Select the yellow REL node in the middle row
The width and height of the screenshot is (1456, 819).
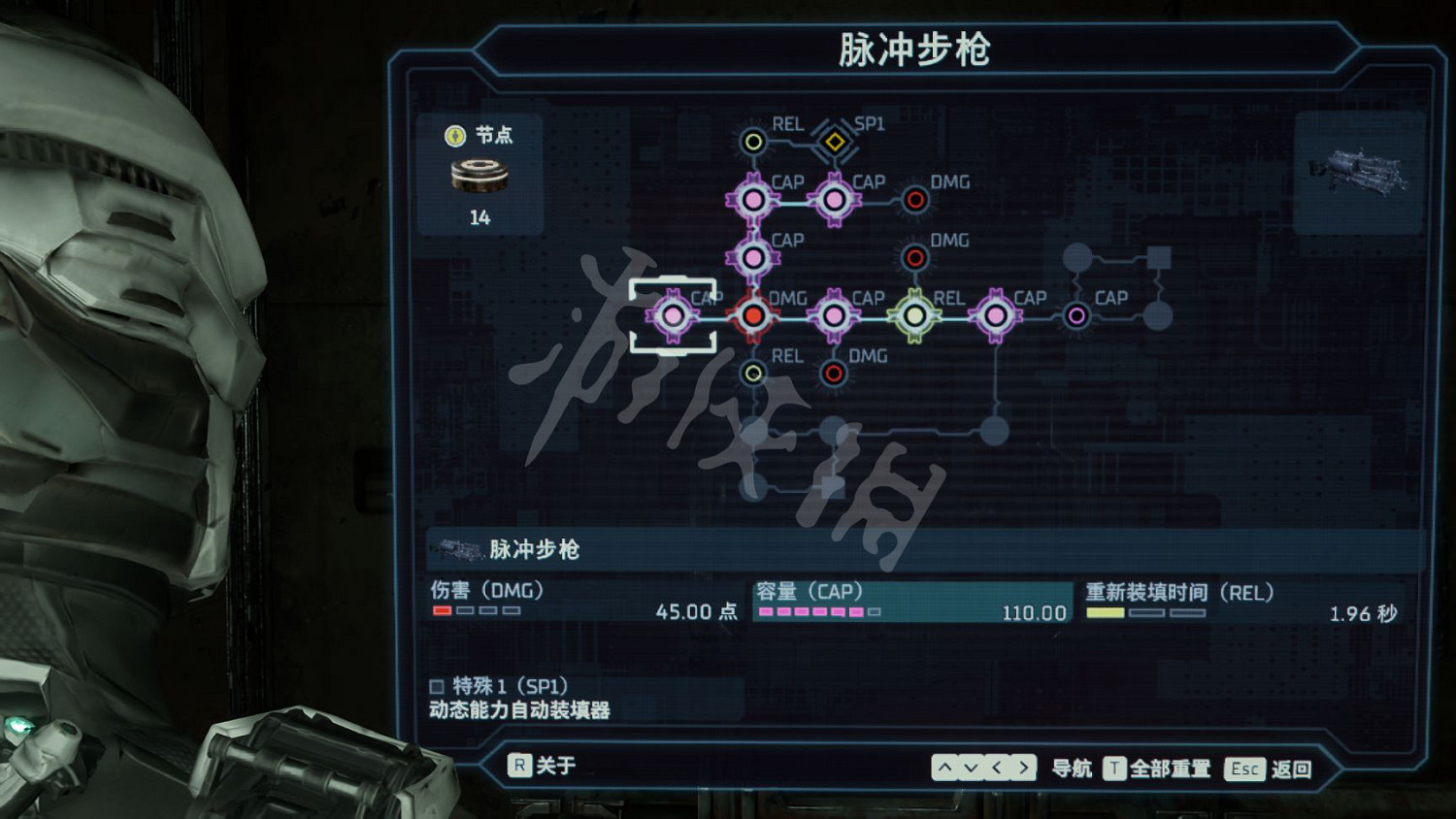[x=915, y=315]
